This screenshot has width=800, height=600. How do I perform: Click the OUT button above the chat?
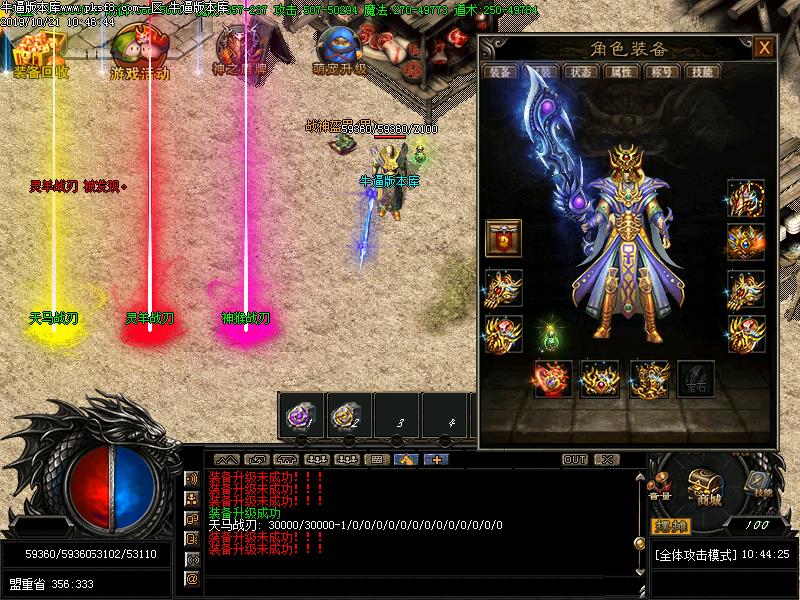[574, 460]
